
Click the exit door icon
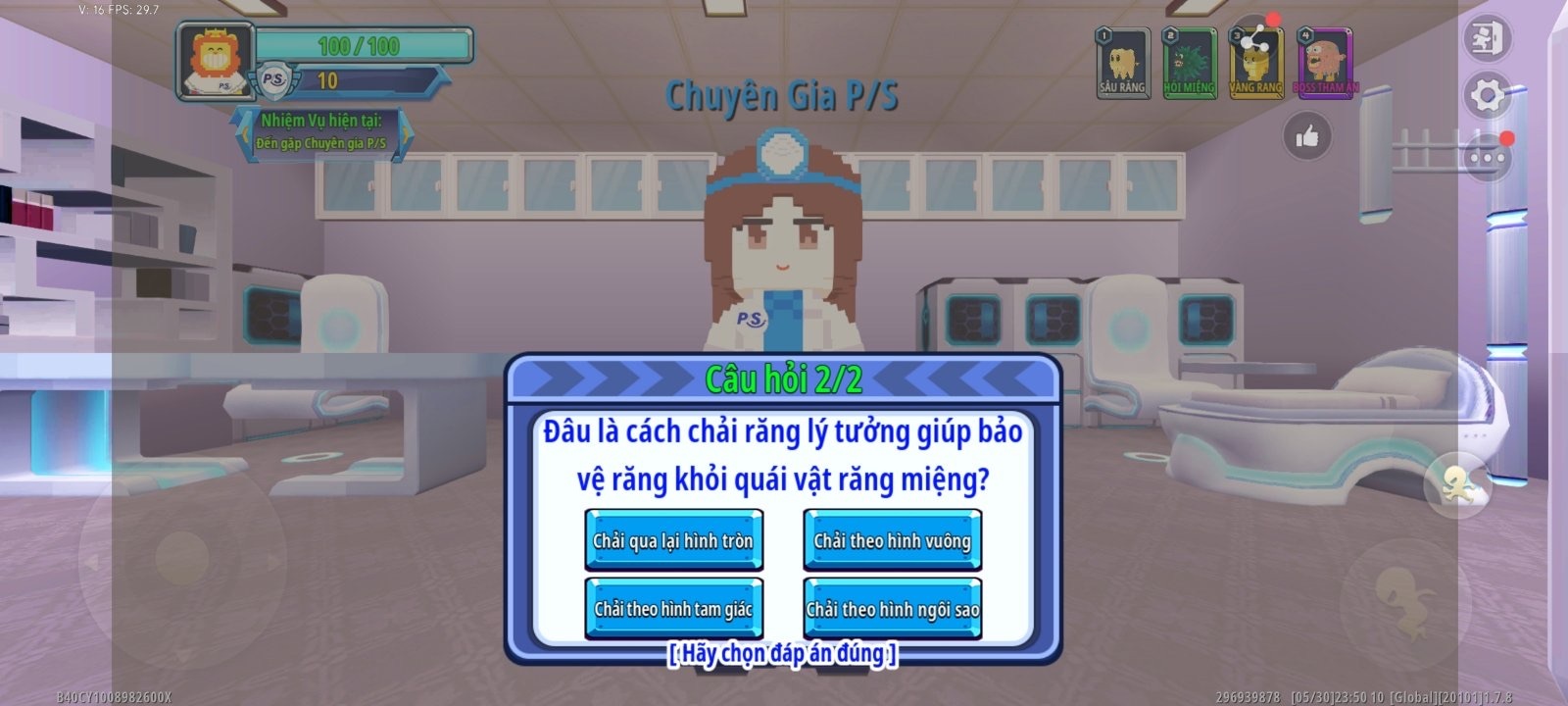pos(1489,39)
